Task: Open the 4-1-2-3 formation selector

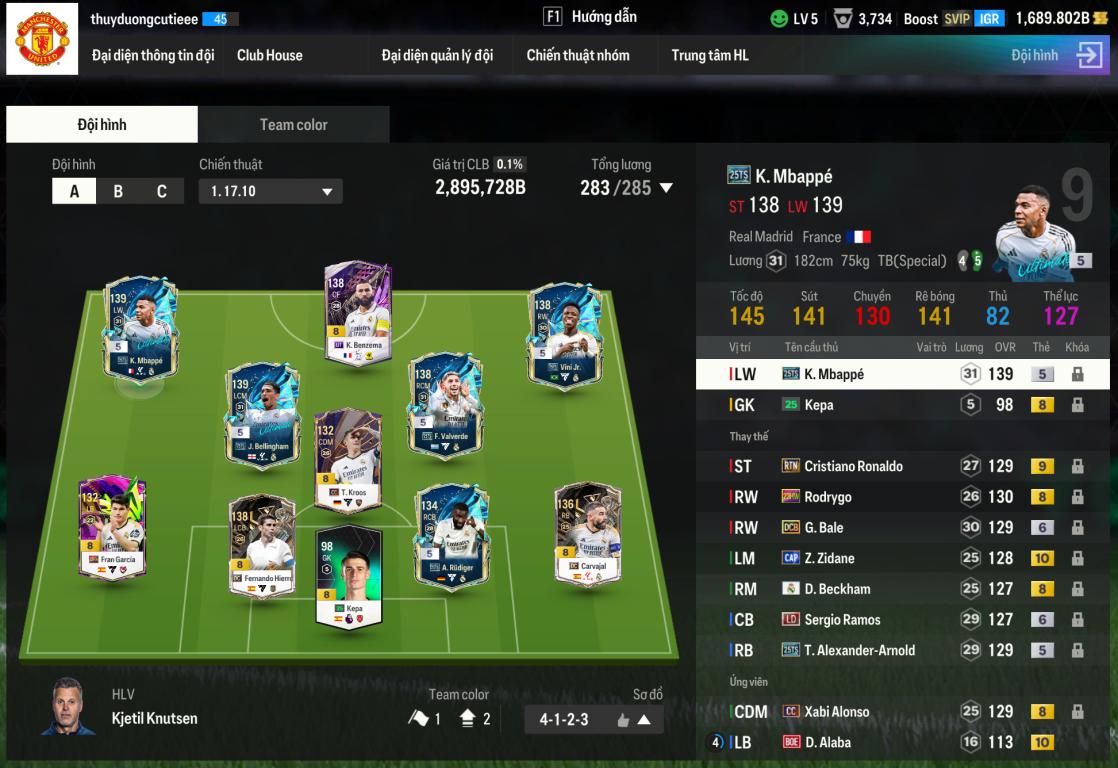Action: point(593,719)
